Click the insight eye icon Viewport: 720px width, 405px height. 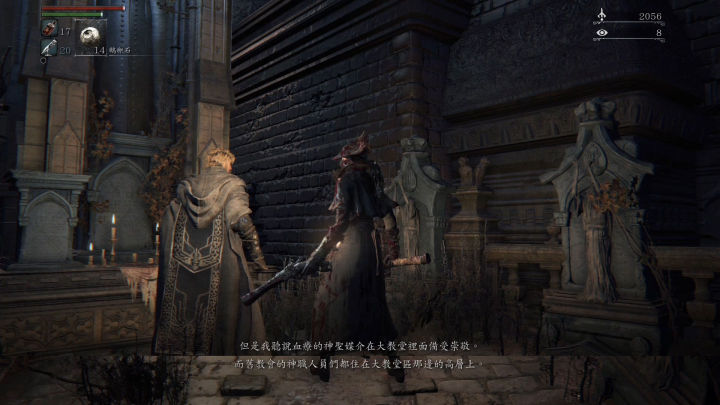tap(601, 33)
